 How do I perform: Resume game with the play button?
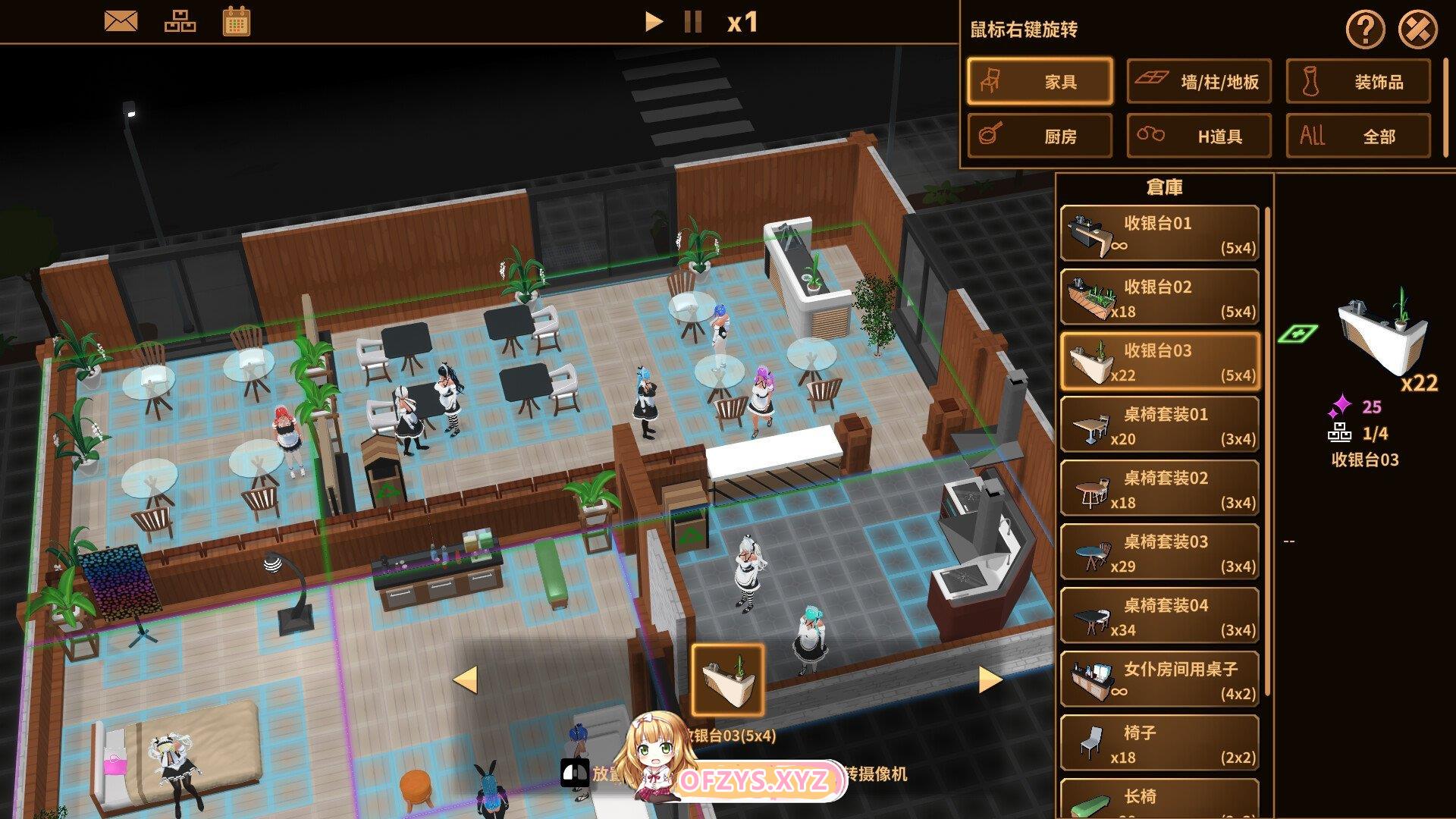click(x=653, y=21)
